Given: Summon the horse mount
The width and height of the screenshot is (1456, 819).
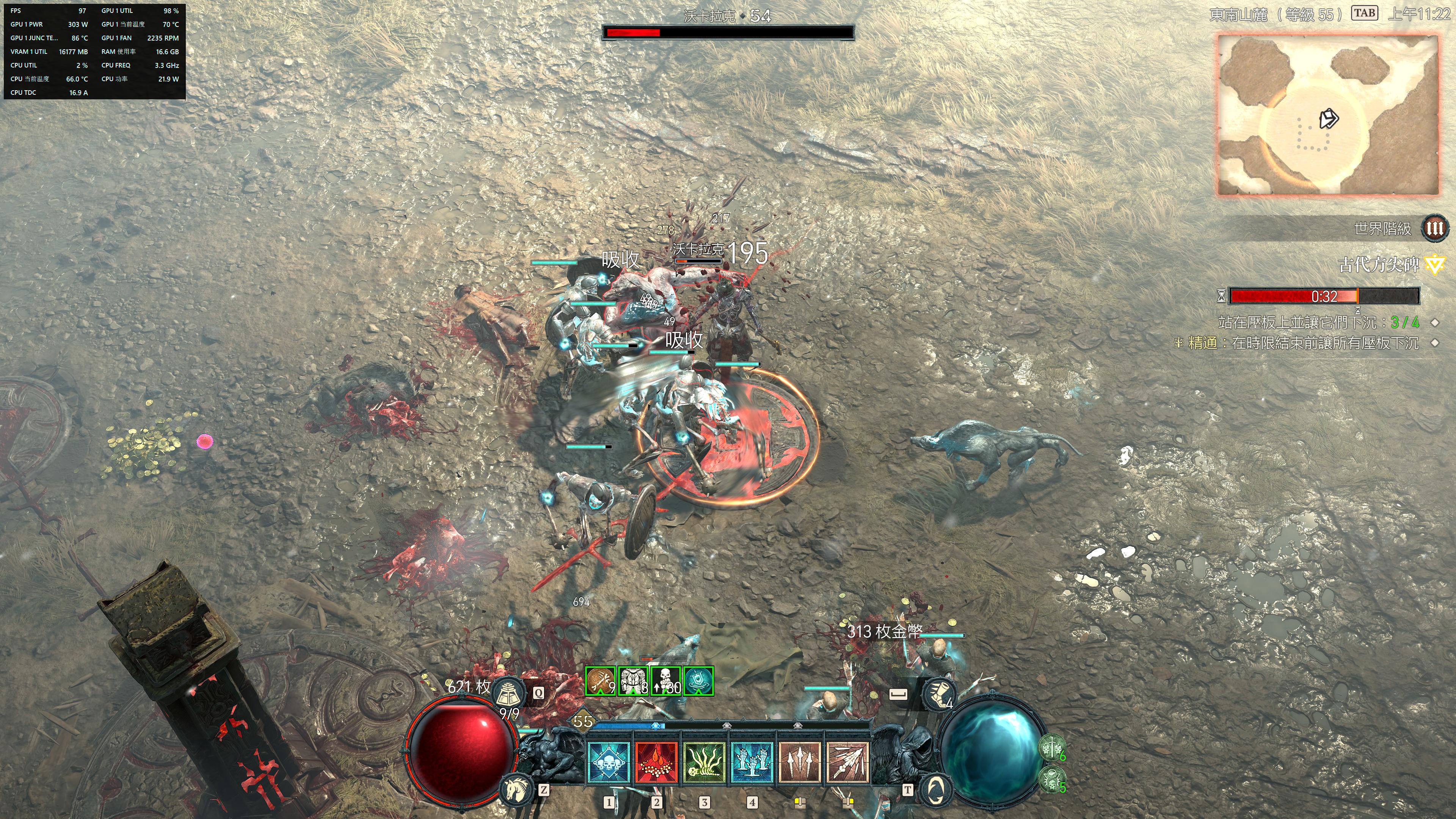Looking at the screenshot, I should pyautogui.click(x=516, y=789).
